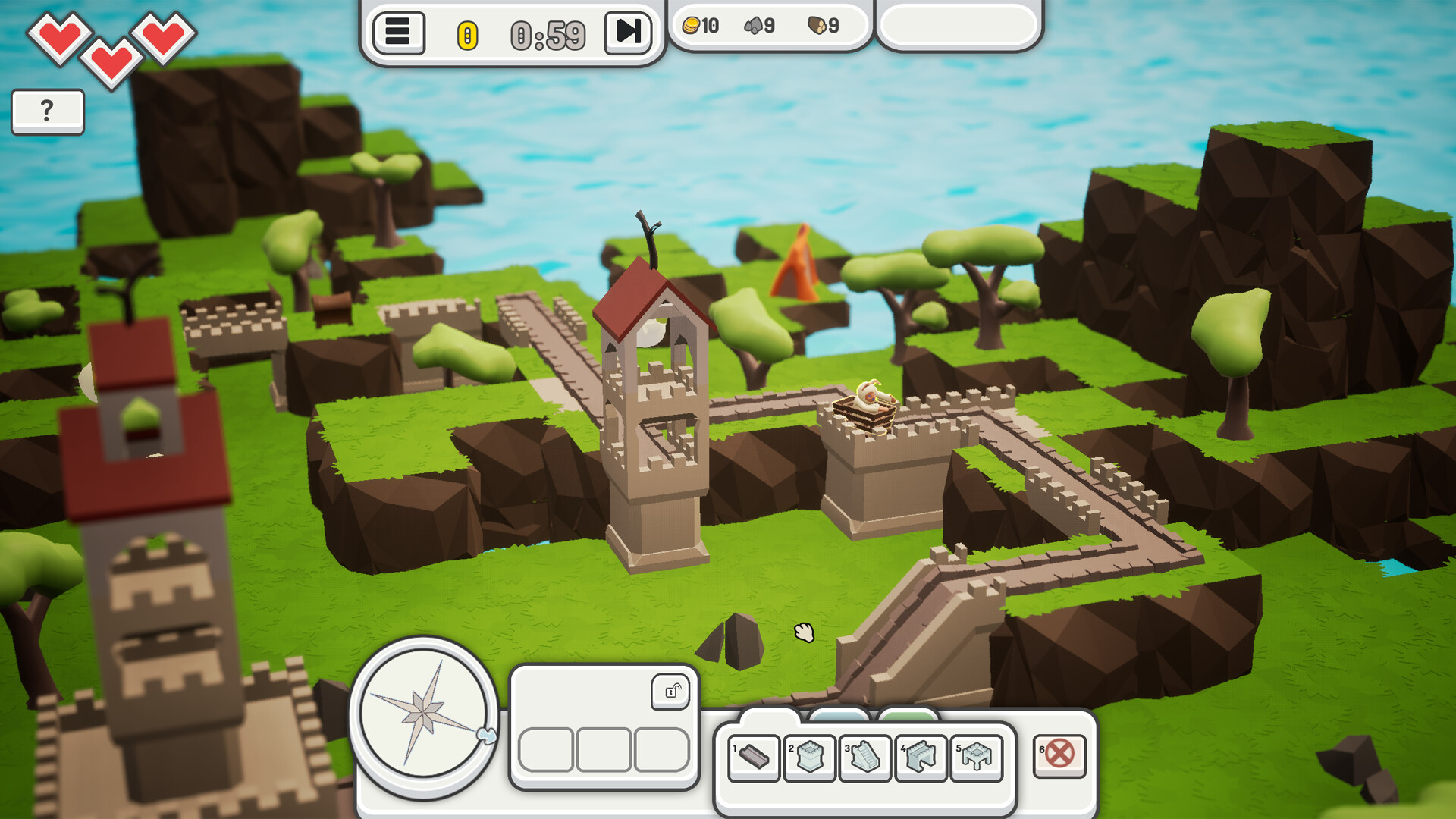
Task: Toggle the lock on the quick-slot panel
Action: pos(671,692)
